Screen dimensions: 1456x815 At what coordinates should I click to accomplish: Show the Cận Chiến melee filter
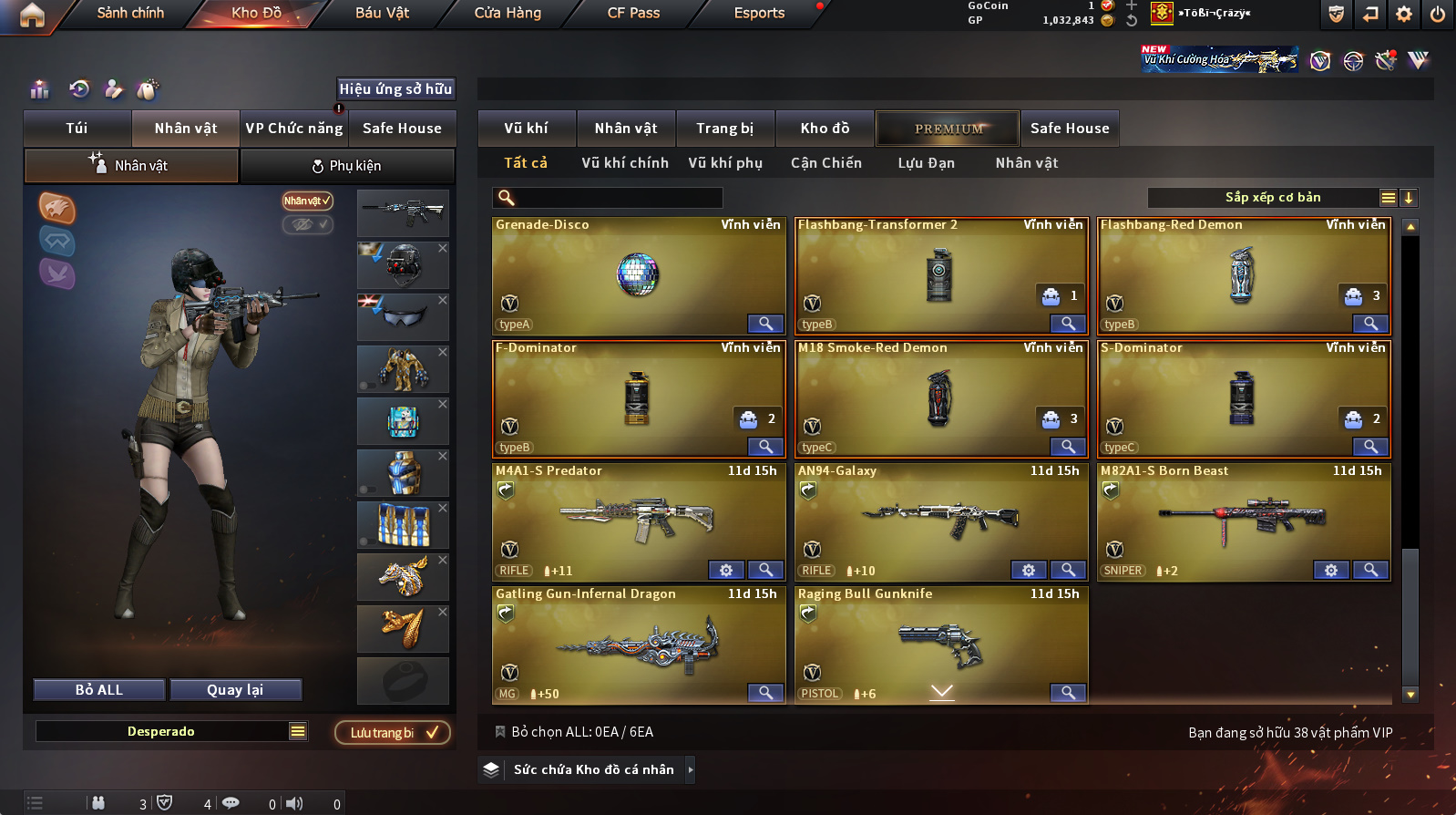[825, 163]
